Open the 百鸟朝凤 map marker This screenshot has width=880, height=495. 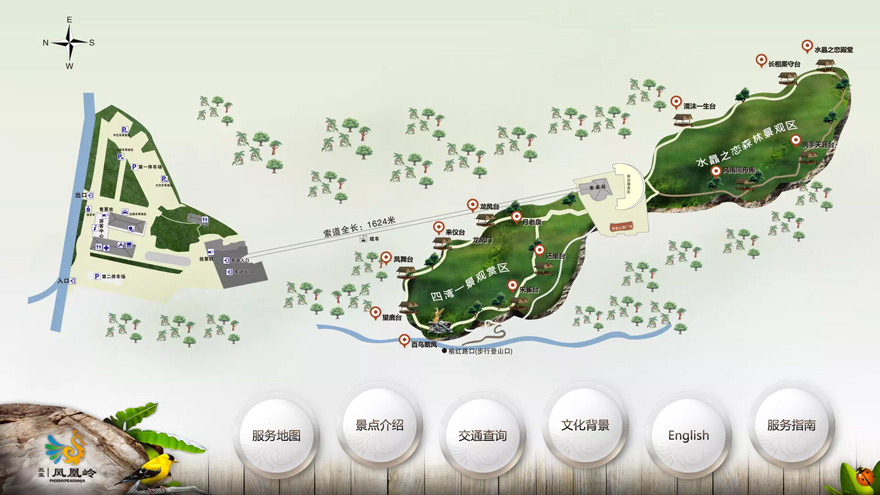(x=405, y=340)
